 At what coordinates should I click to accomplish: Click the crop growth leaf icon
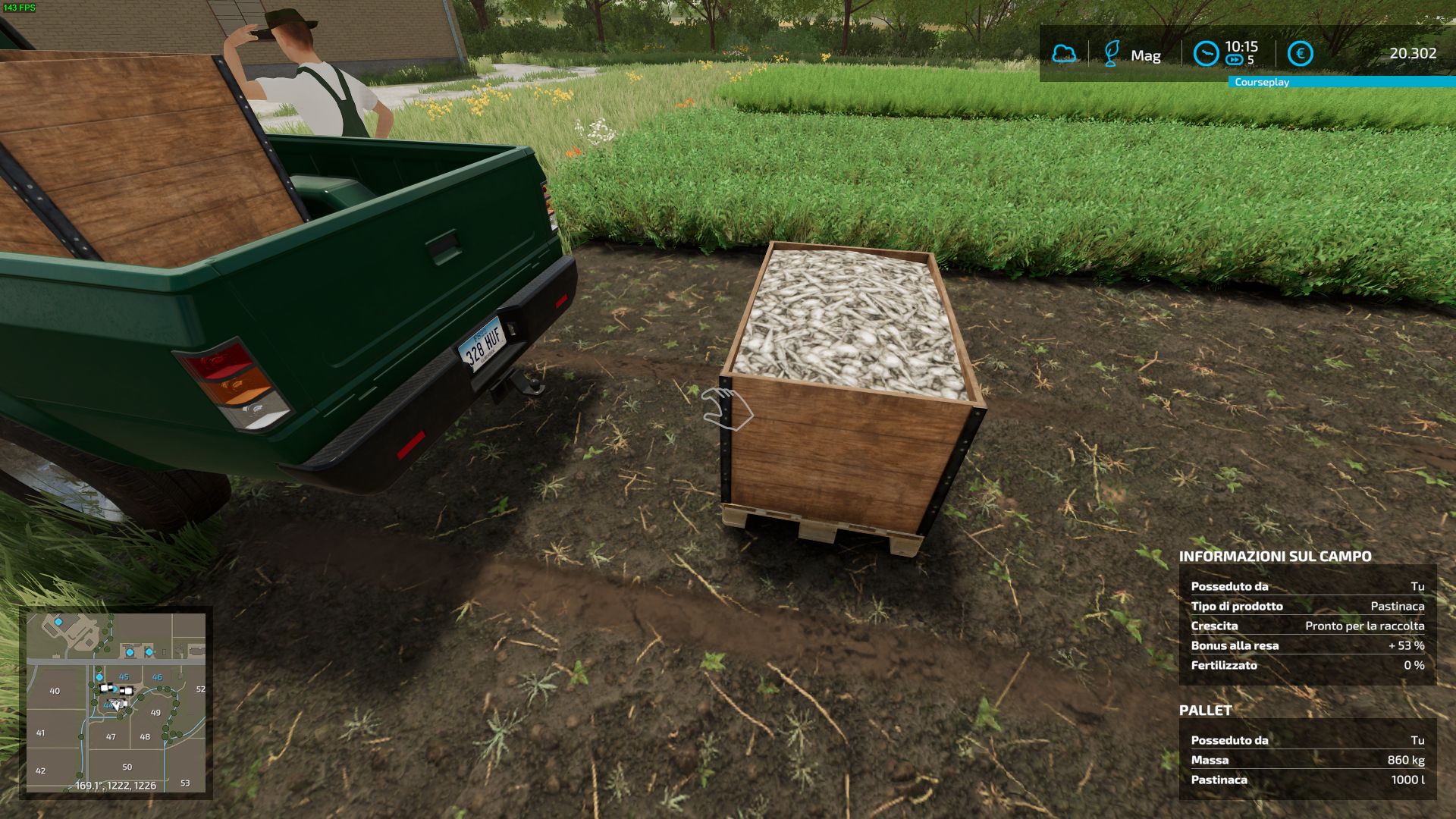click(1112, 53)
